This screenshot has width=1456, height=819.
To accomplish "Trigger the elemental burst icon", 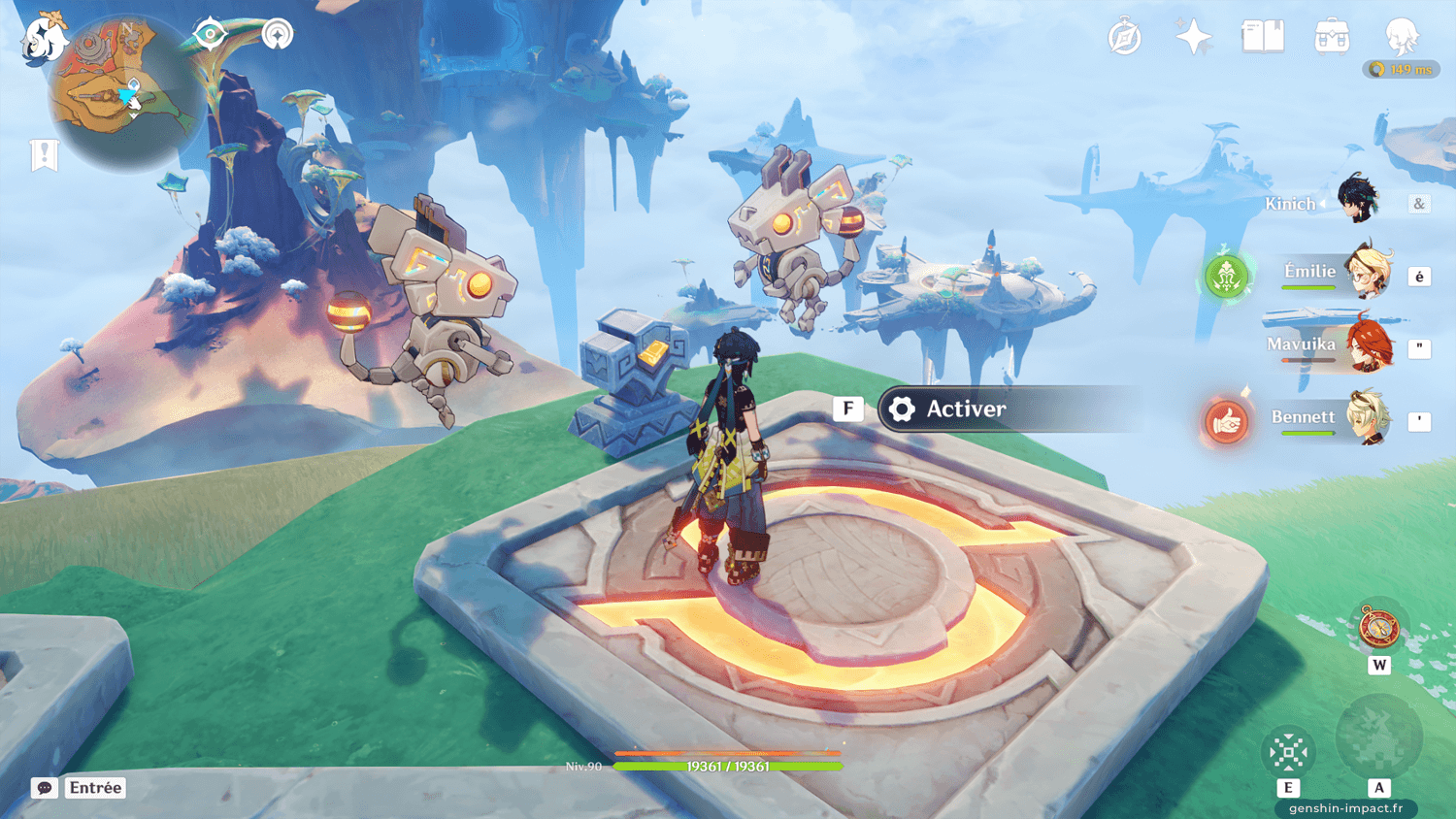I will pos(1378,737).
